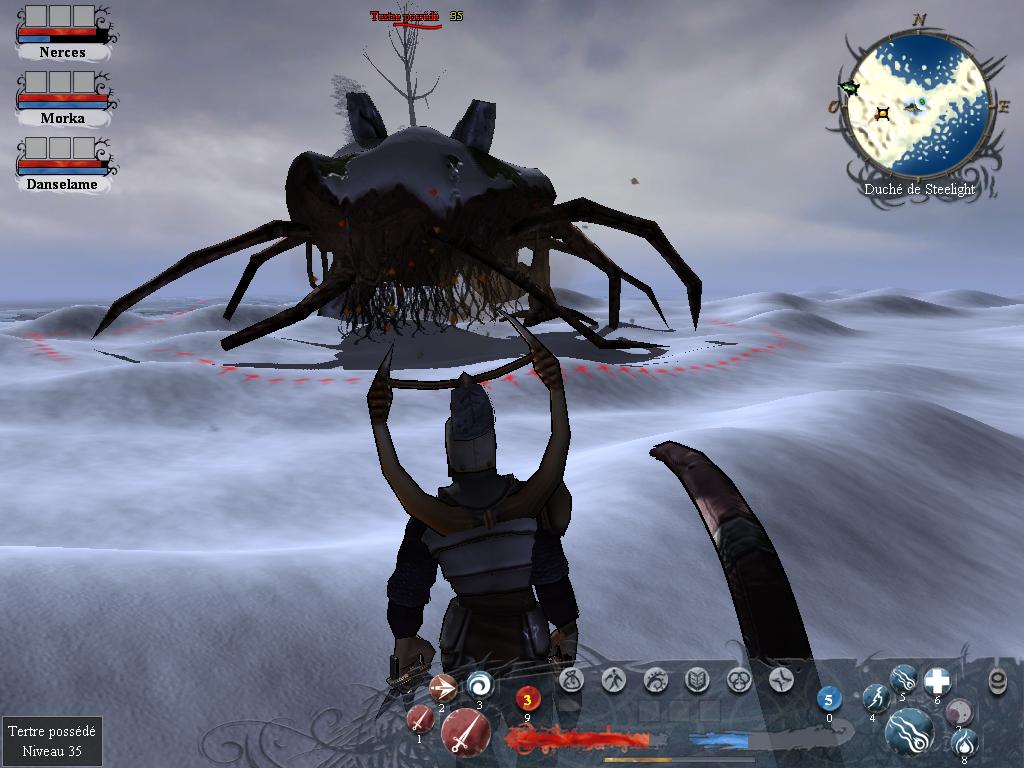Select party member Morka
Image resolution: width=1024 pixels, height=768 pixels.
pos(62,117)
